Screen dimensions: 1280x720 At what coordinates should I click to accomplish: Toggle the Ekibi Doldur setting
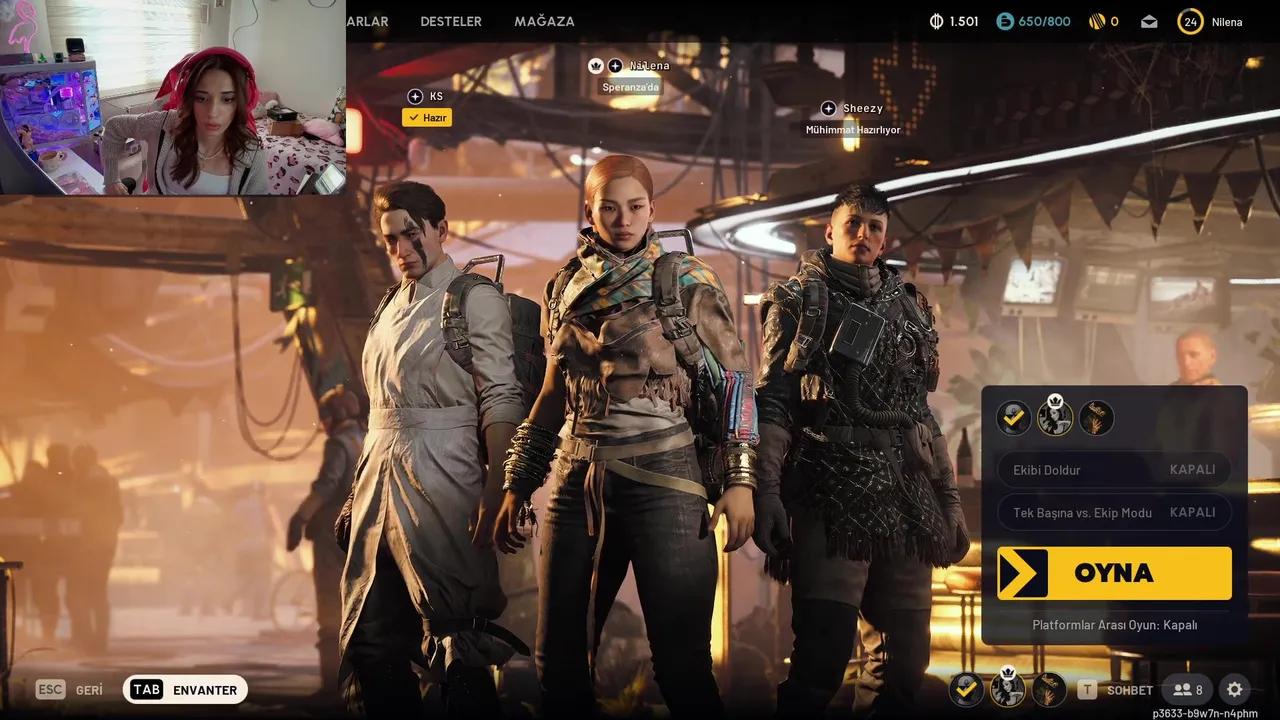pyautogui.click(x=1113, y=469)
